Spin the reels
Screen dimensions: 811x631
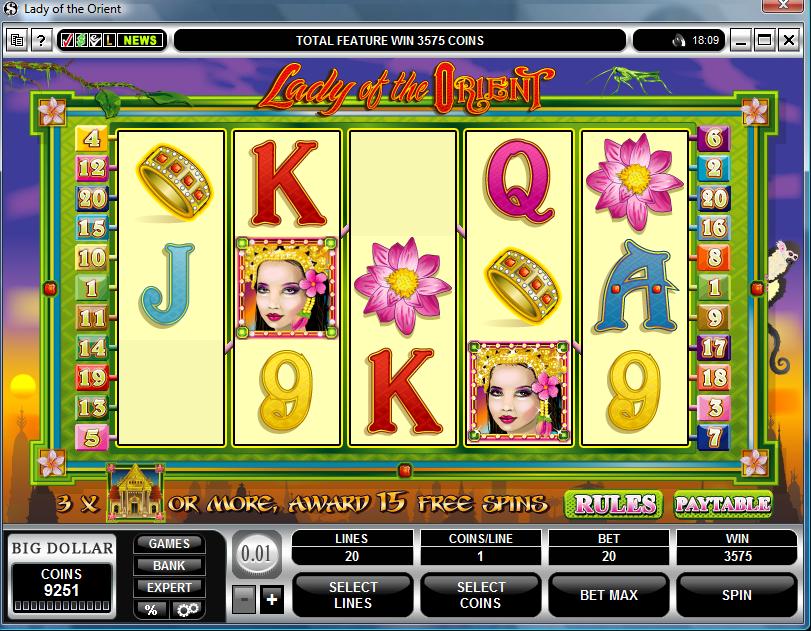736,595
